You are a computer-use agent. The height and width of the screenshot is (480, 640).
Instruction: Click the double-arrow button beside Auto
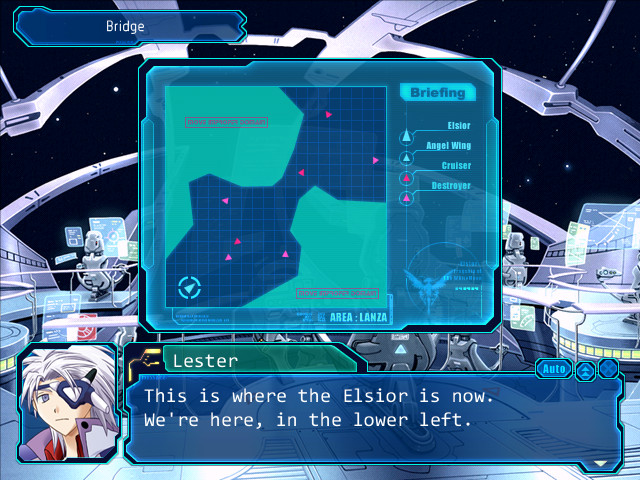585,370
